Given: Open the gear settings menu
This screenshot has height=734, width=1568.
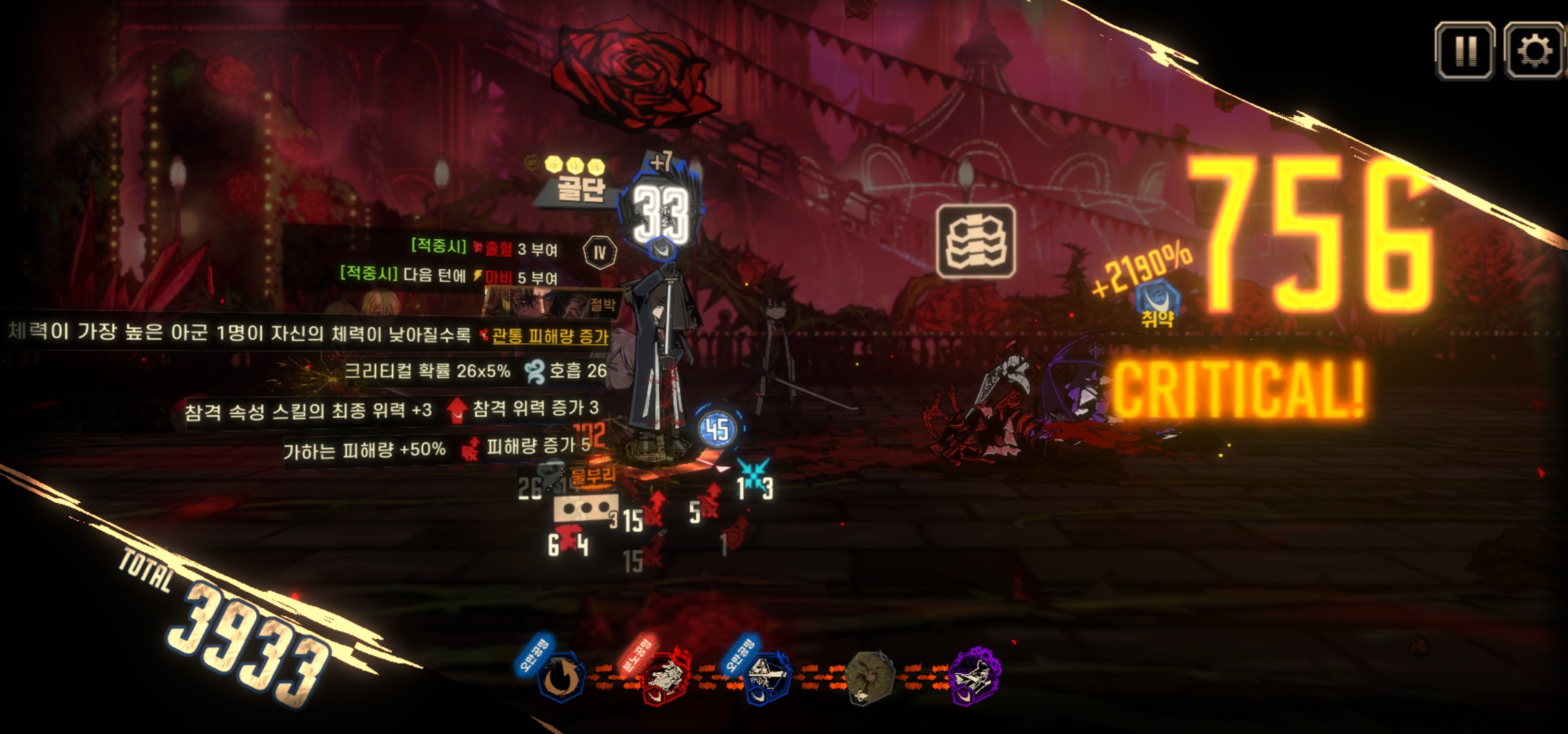Looking at the screenshot, I should (x=1534, y=50).
